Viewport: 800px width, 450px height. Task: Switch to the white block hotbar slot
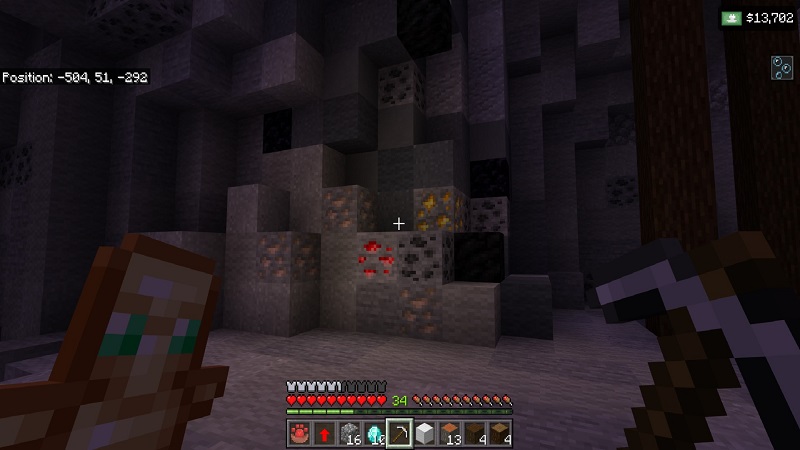coord(425,434)
